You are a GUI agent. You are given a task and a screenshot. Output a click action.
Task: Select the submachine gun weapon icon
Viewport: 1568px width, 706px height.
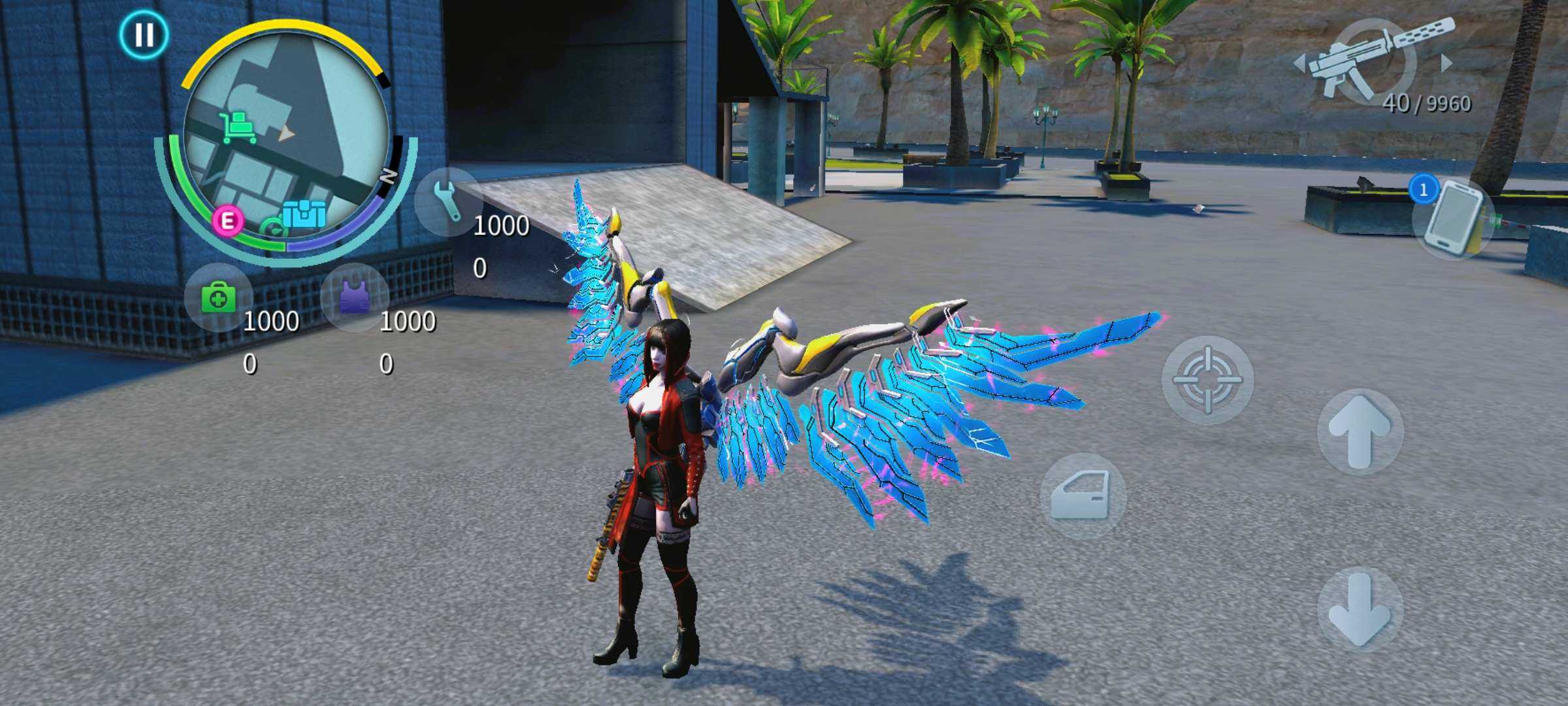pyautogui.click(x=1372, y=59)
